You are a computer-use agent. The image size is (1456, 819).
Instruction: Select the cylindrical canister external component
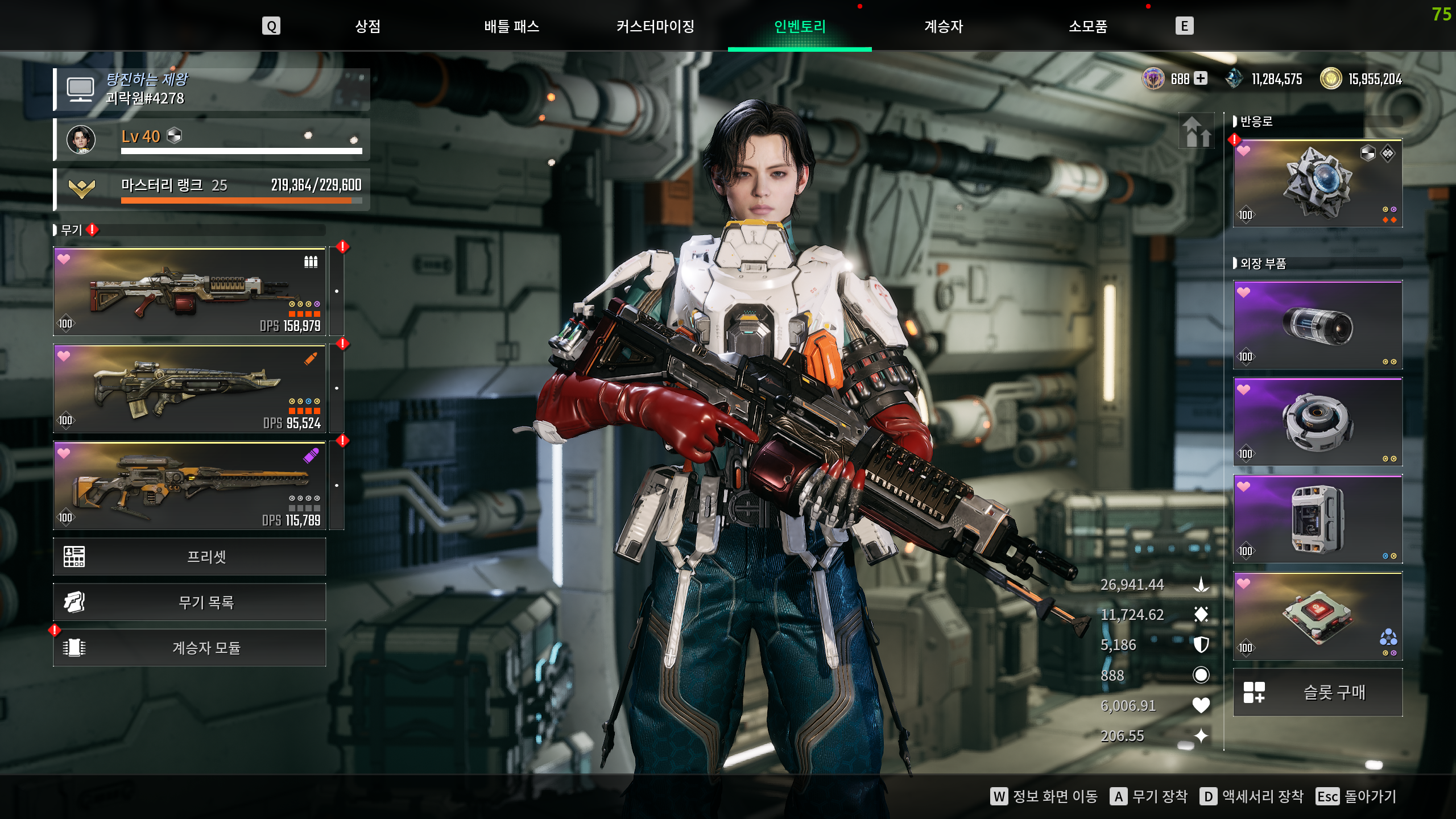[1317, 325]
